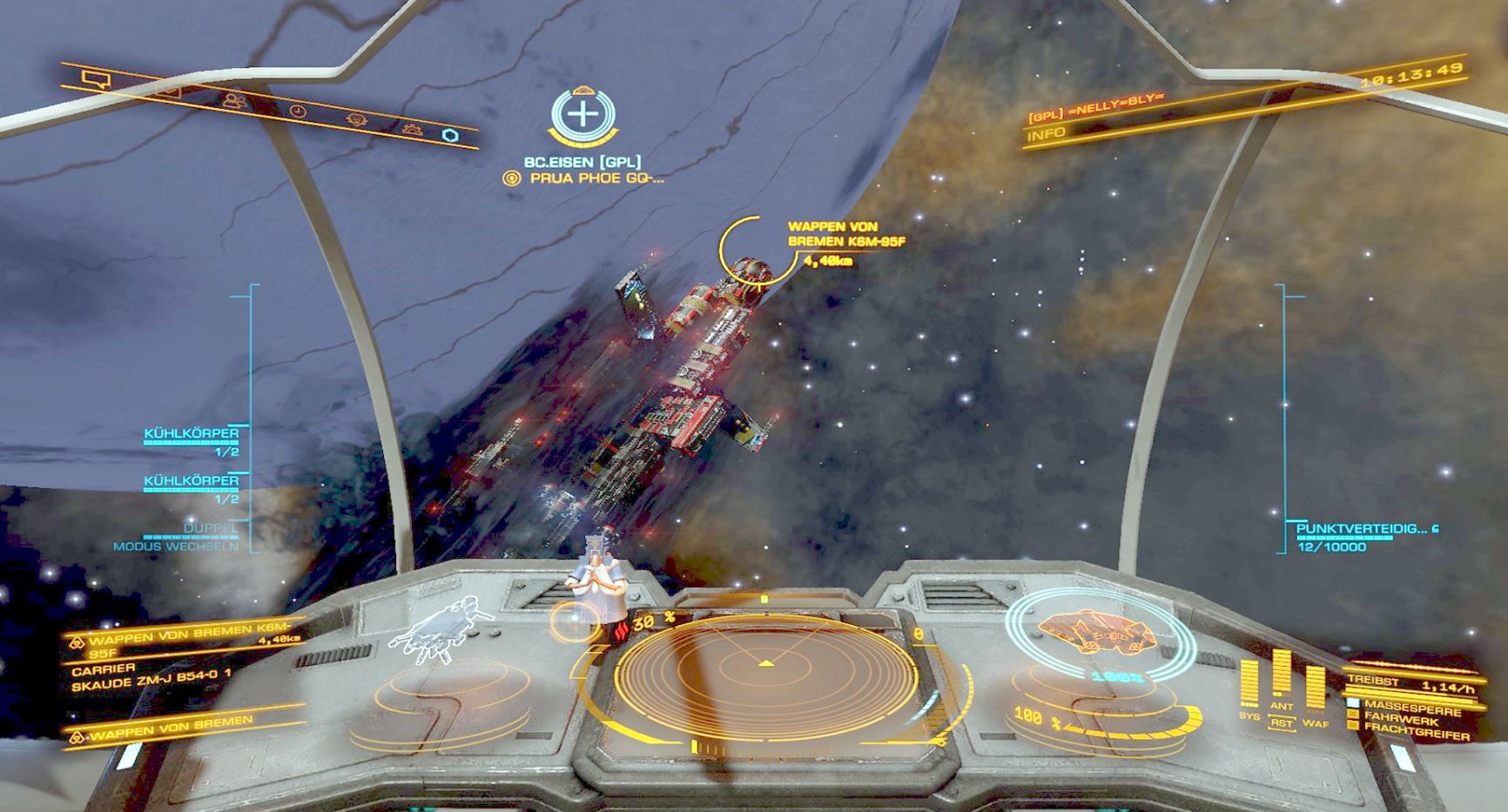Select wing member BC.EISEN [GPL] icon
1508x812 pixels.
tap(582, 115)
